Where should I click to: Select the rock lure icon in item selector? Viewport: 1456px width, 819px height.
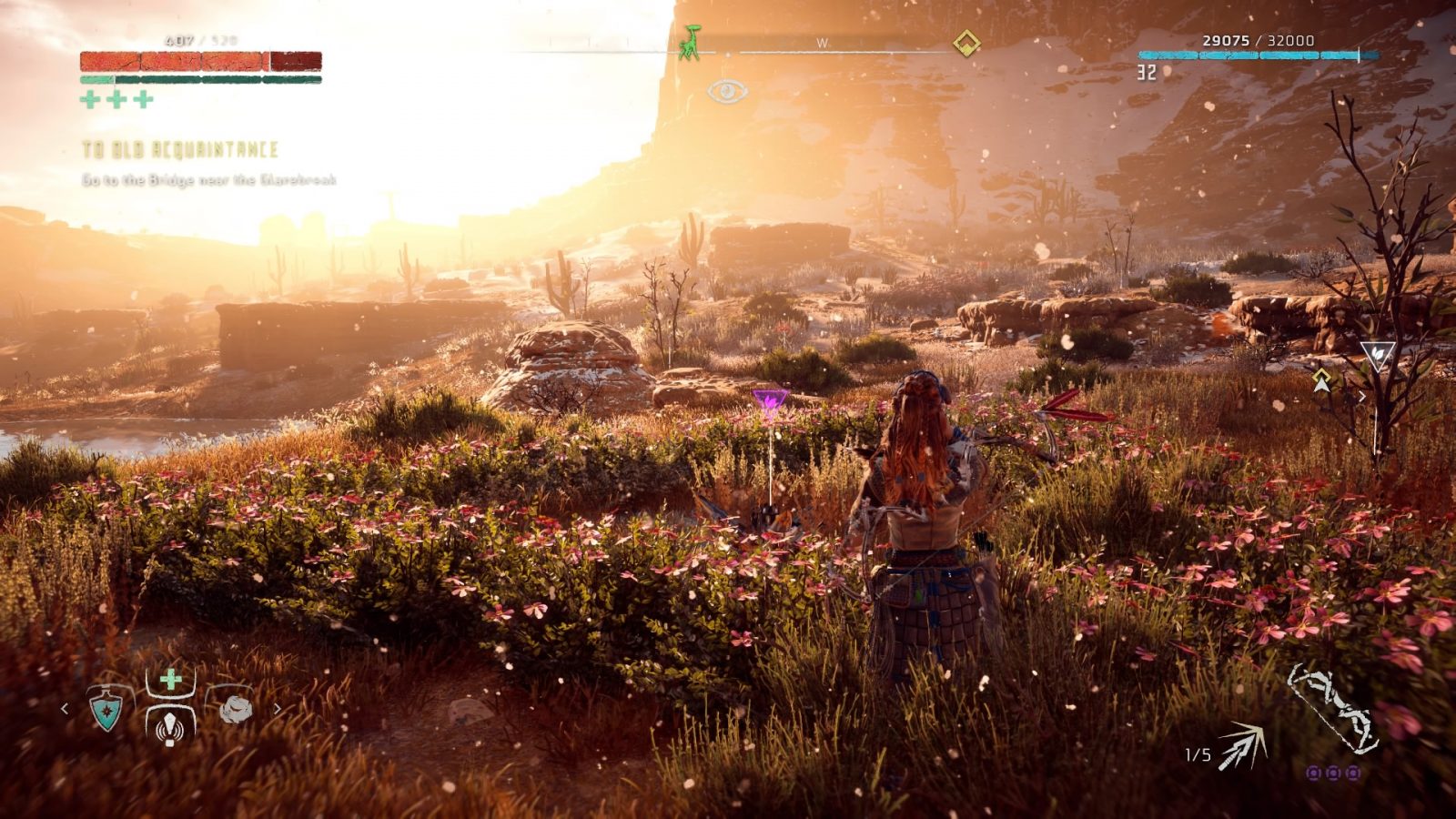point(235,708)
